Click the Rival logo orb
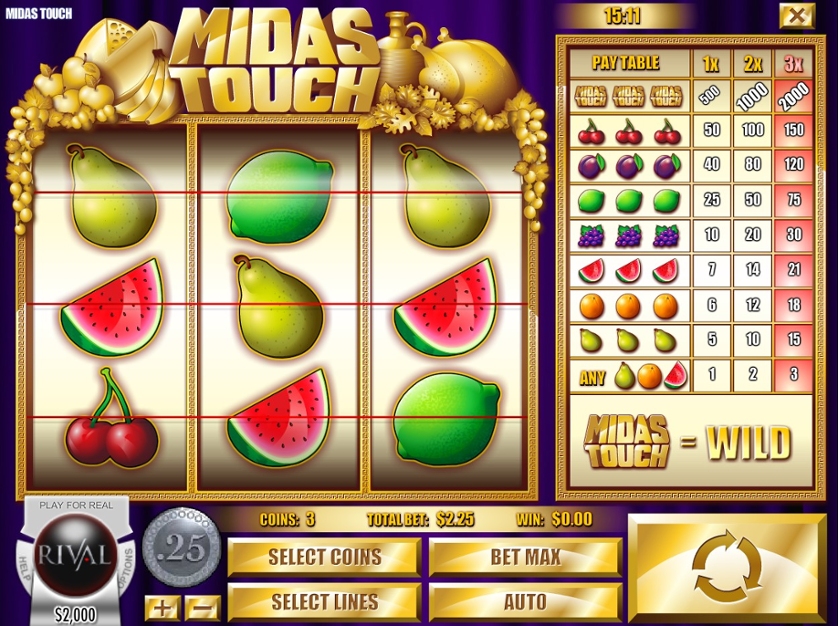Viewport: 838px width, 626px height. (74, 553)
